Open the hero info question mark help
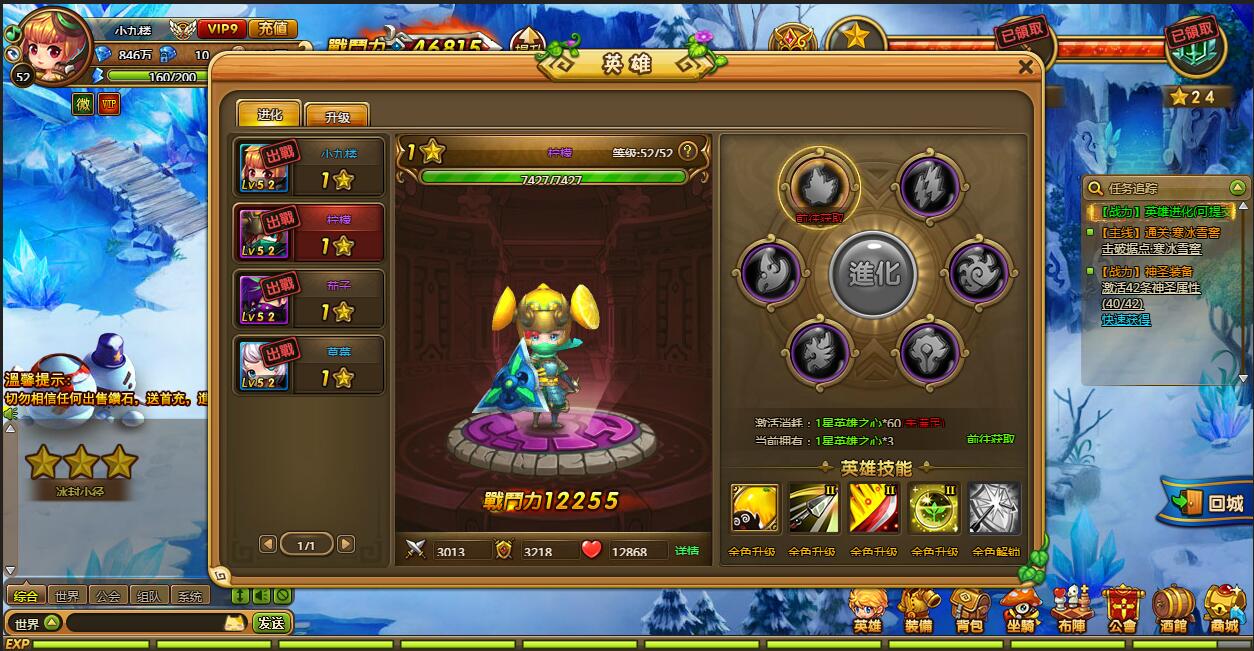Viewport: 1254px width, 651px height. (687, 152)
